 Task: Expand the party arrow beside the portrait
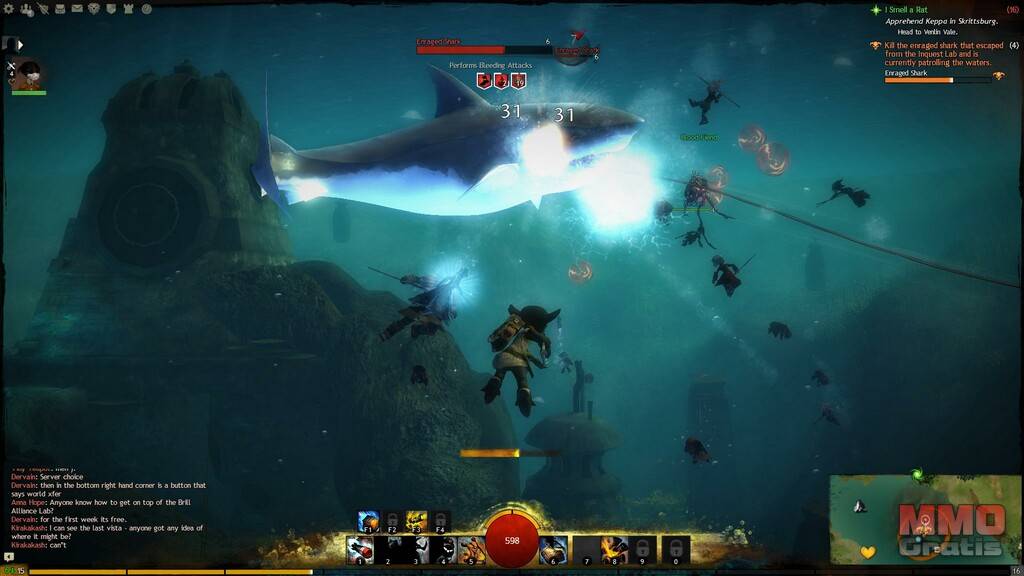tap(20, 44)
